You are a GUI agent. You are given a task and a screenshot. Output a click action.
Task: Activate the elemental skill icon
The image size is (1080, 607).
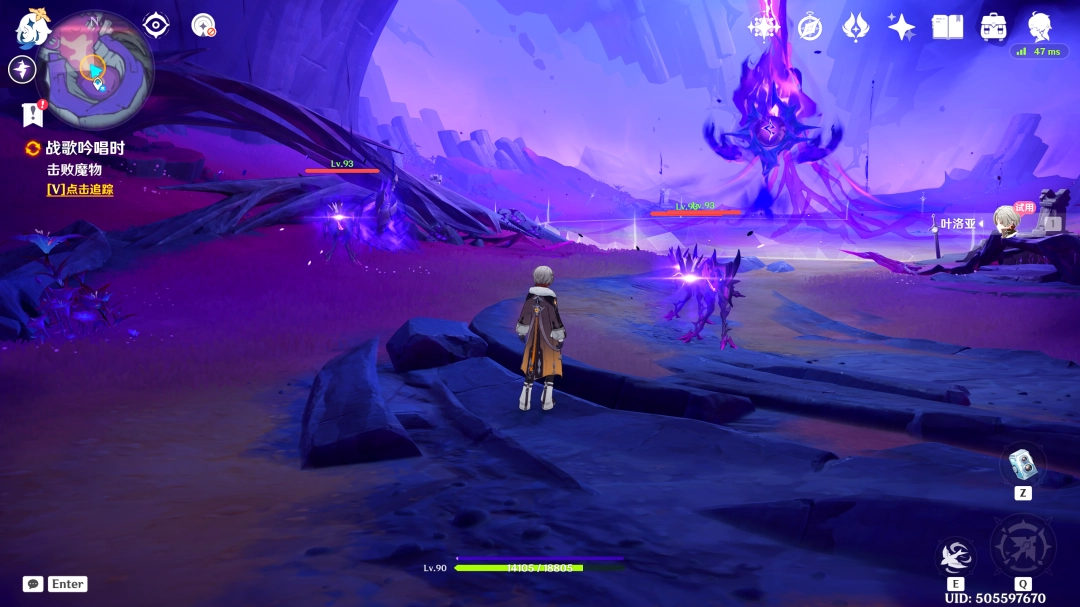point(956,556)
